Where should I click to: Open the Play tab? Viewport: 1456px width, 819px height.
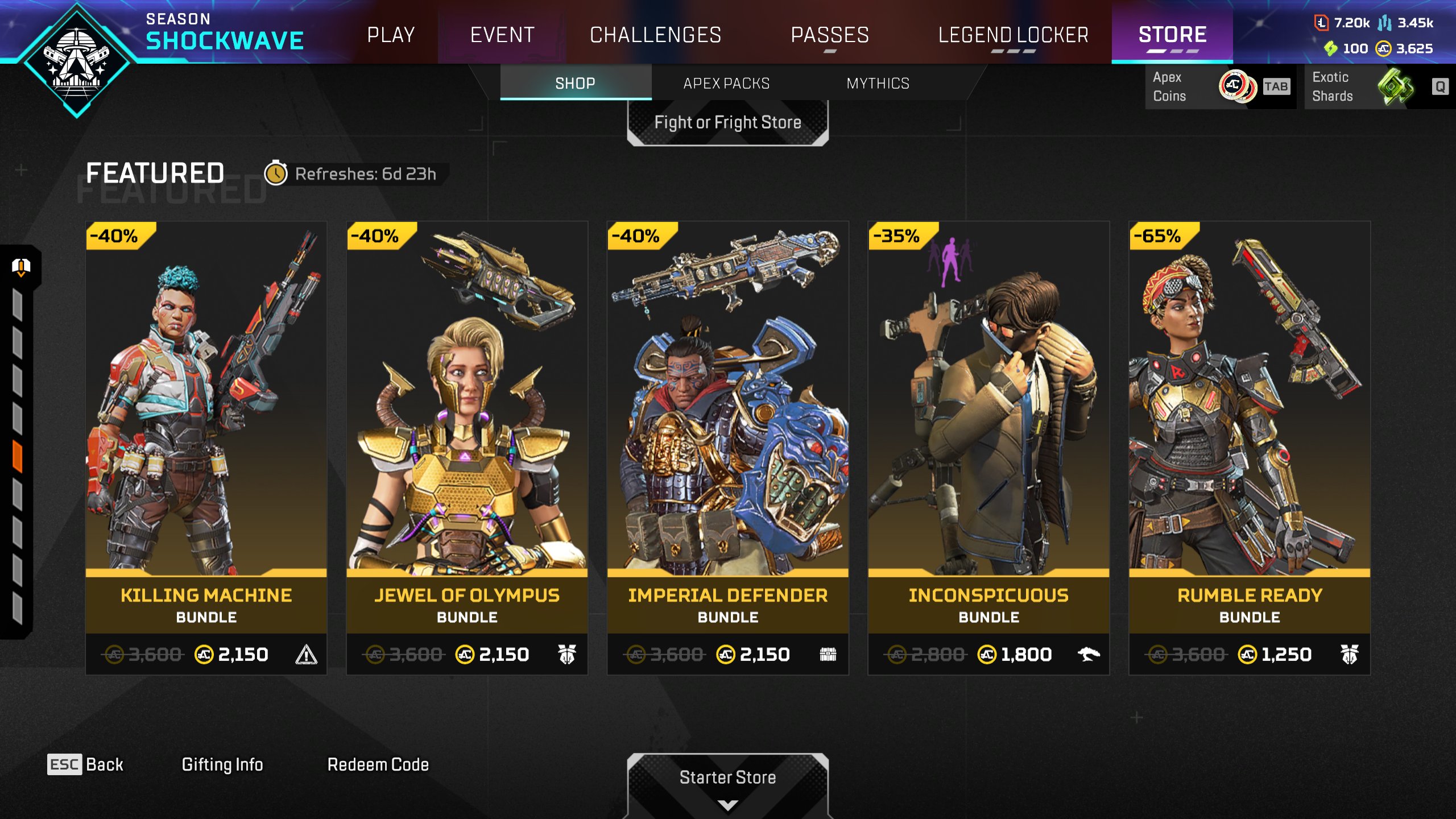391,35
